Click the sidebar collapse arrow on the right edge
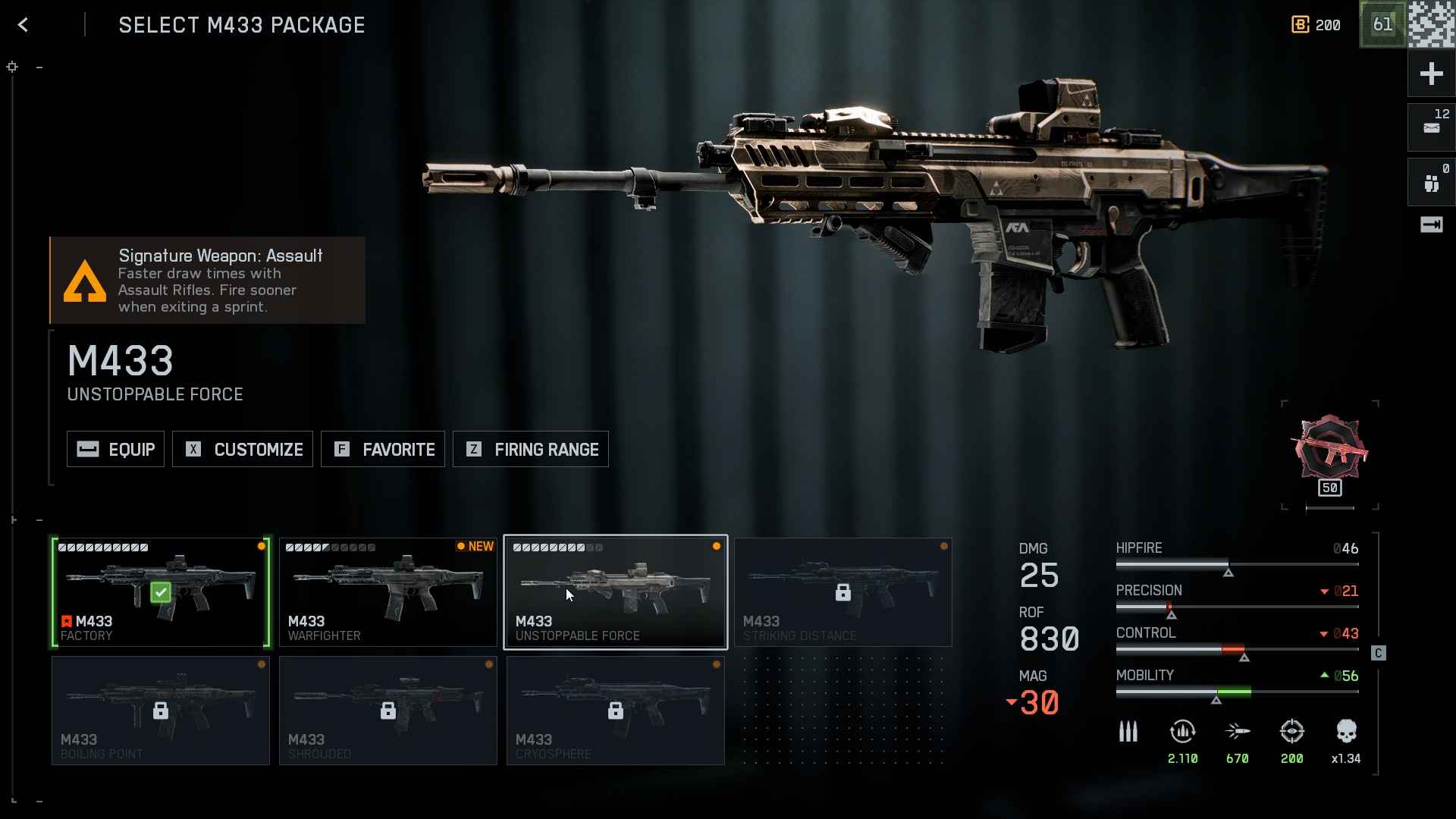Viewport: 1456px width, 819px height. (x=1432, y=224)
